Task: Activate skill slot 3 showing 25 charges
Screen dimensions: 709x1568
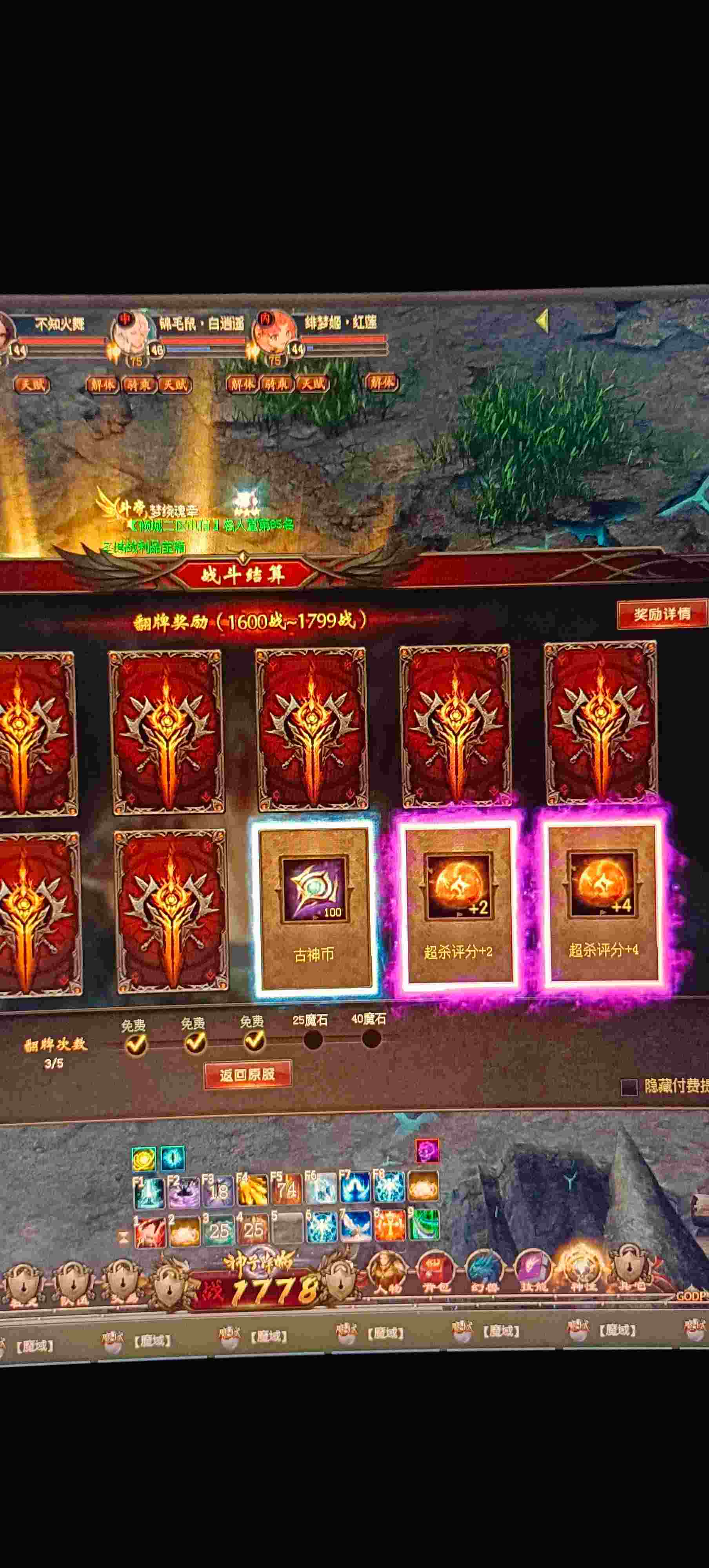Action: (219, 1231)
